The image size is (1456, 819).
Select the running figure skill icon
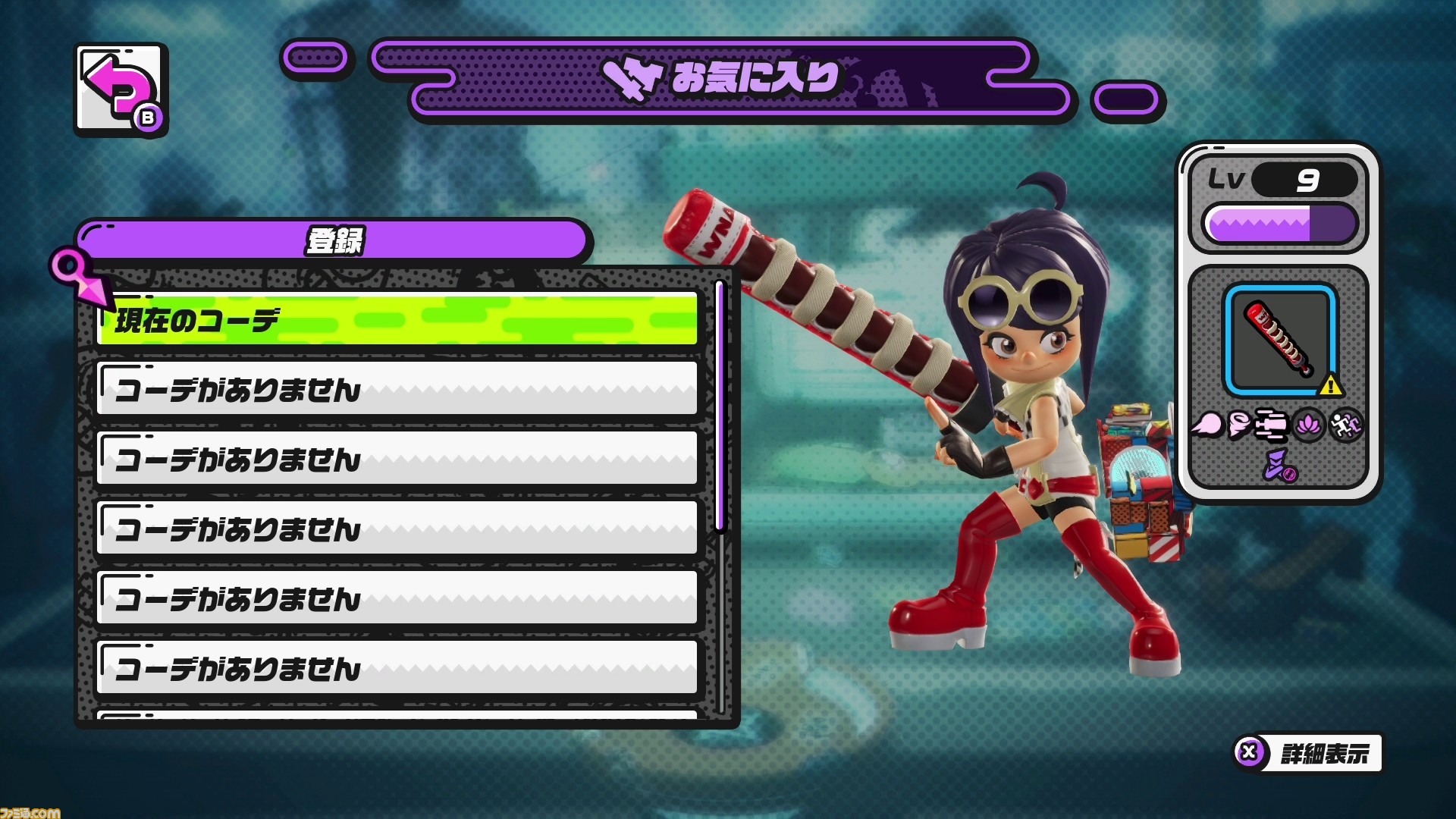1345,425
